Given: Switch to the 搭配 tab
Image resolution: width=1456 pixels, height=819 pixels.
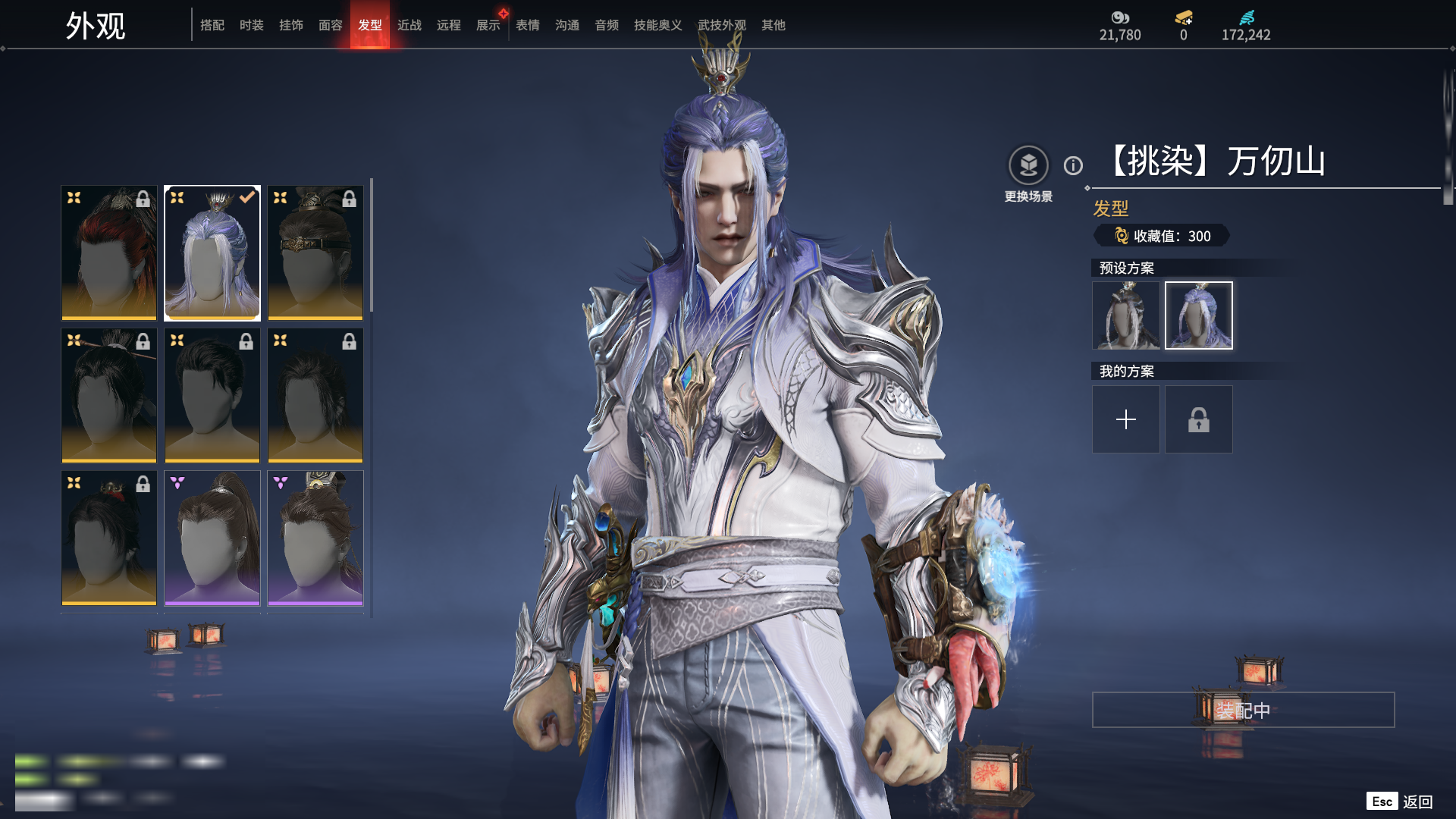Looking at the screenshot, I should click(x=212, y=25).
